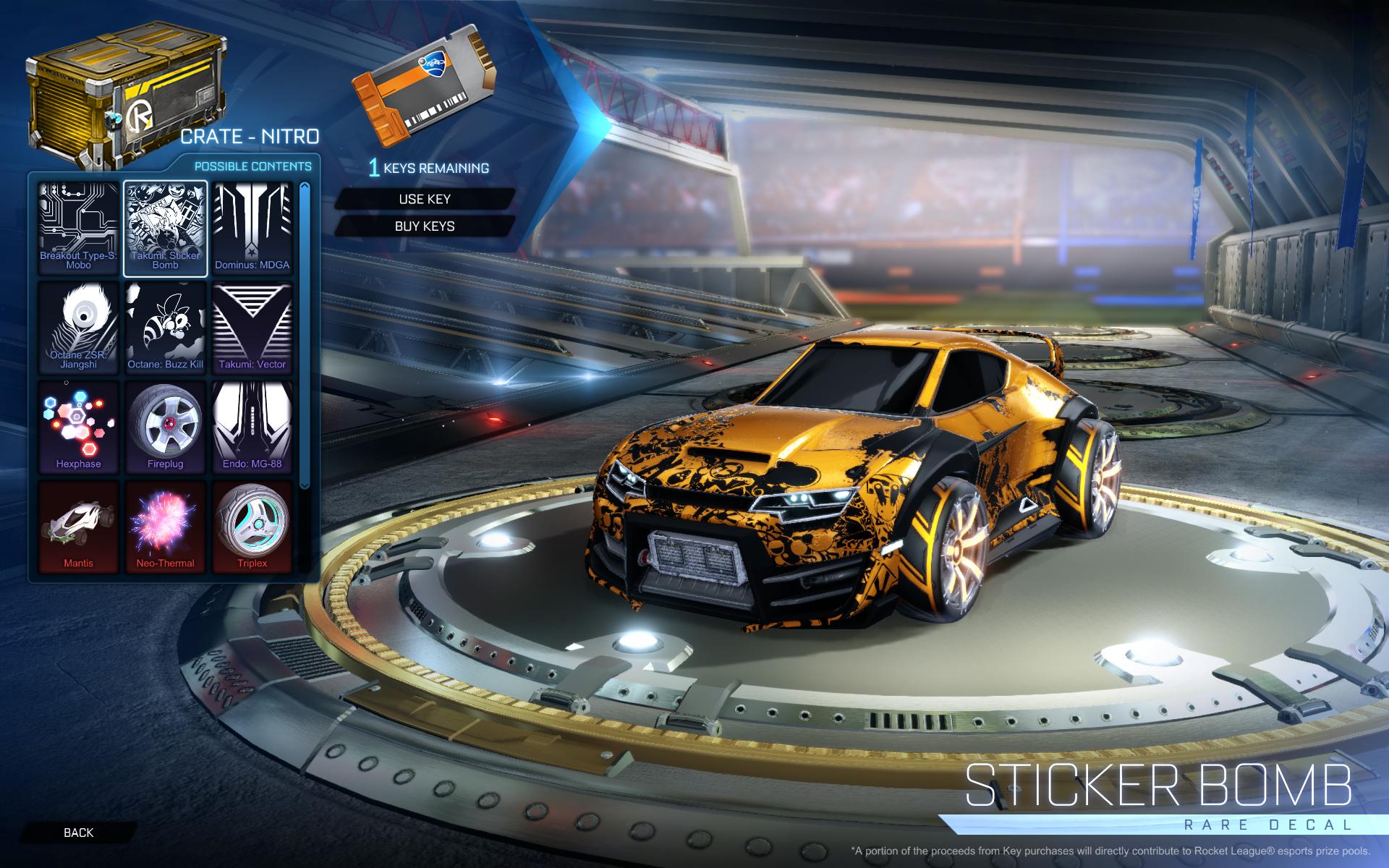Select the Takumi: Vector decal
Screen dimensions: 1389x868
[253, 327]
